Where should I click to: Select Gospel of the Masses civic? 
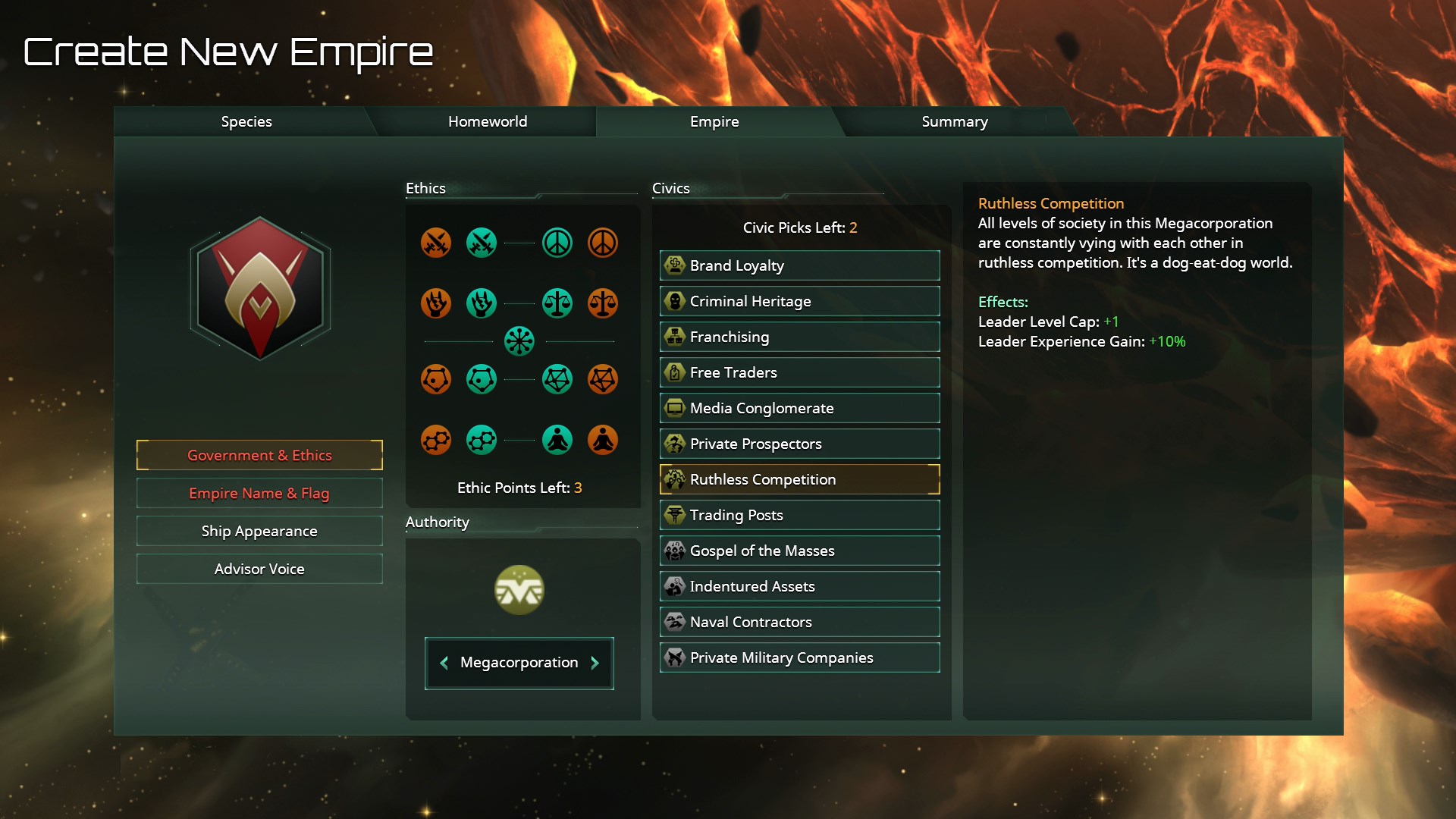(799, 551)
